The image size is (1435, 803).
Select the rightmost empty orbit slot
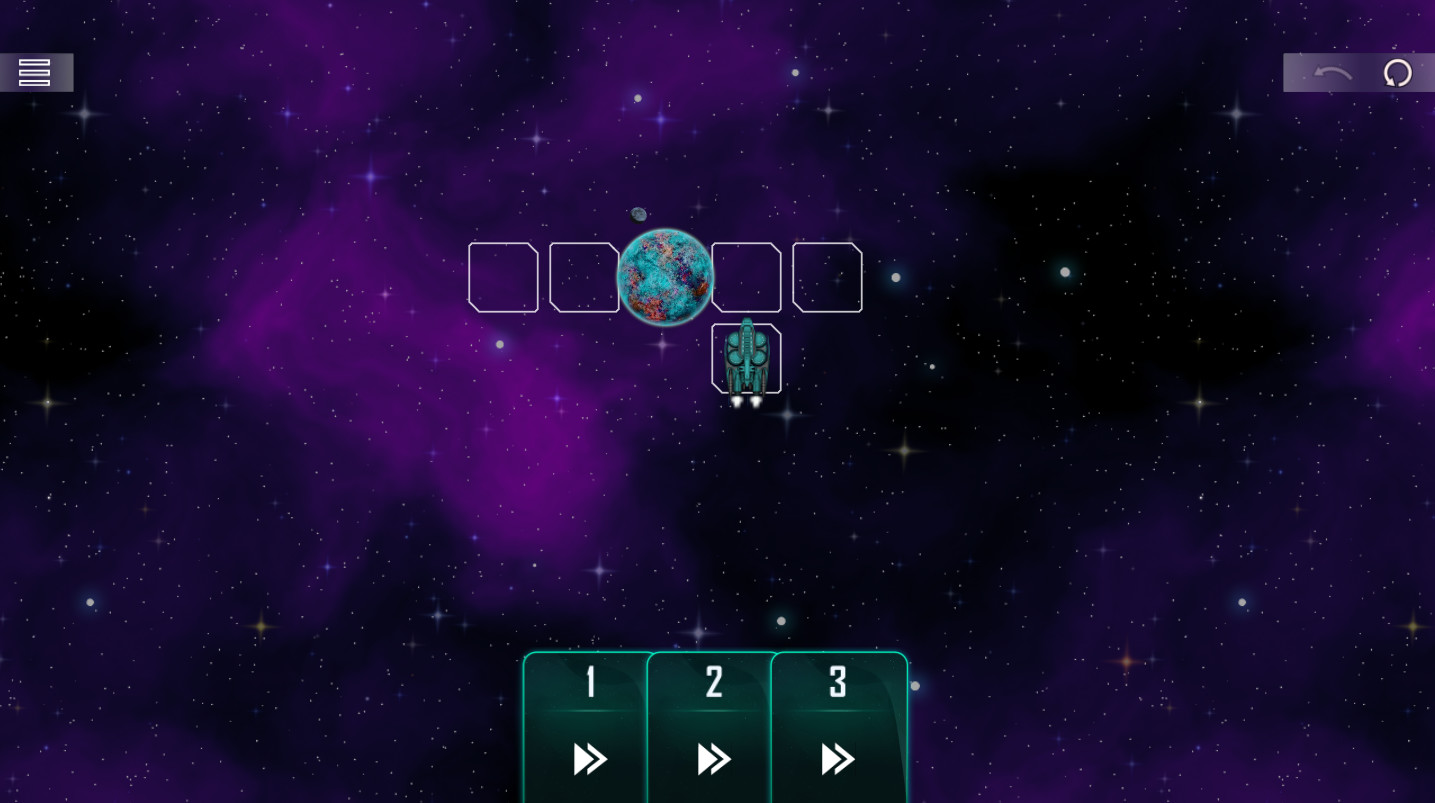coord(827,277)
